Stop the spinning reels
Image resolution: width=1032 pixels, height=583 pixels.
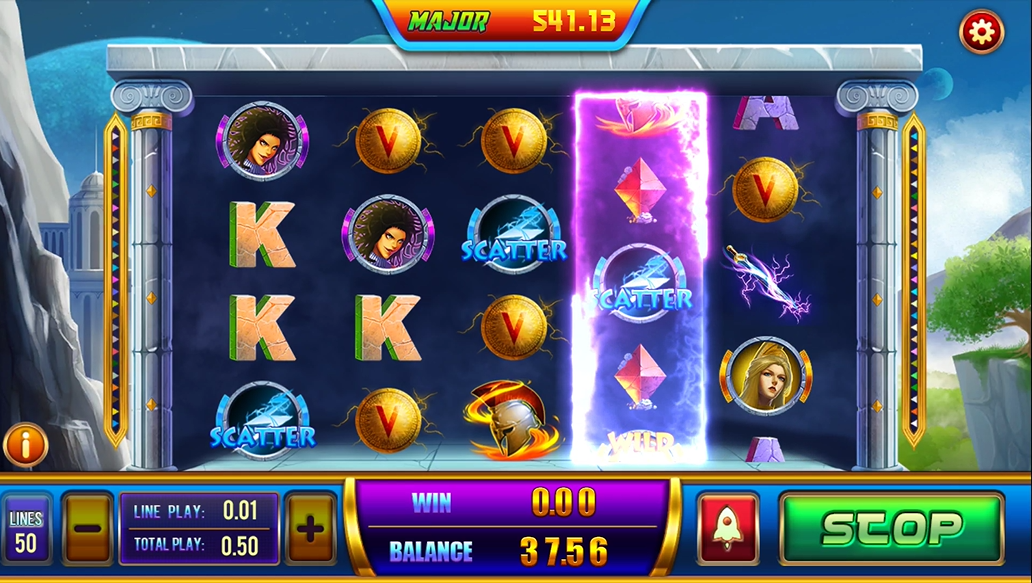[x=891, y=527]
